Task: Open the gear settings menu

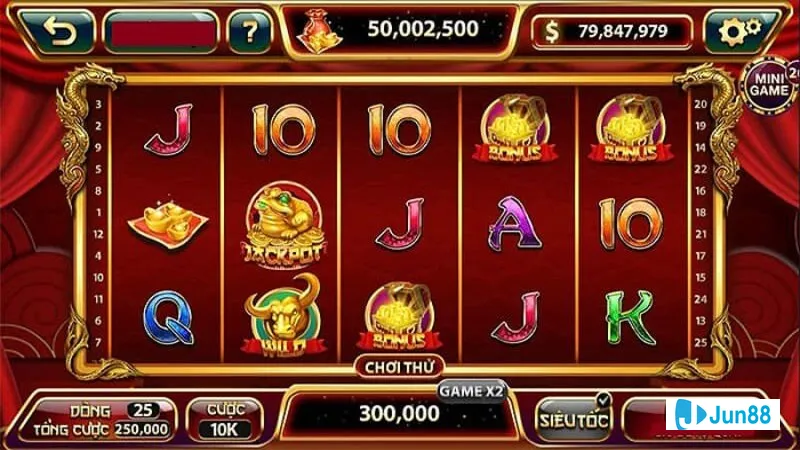Action: click(x=739, y=33)
